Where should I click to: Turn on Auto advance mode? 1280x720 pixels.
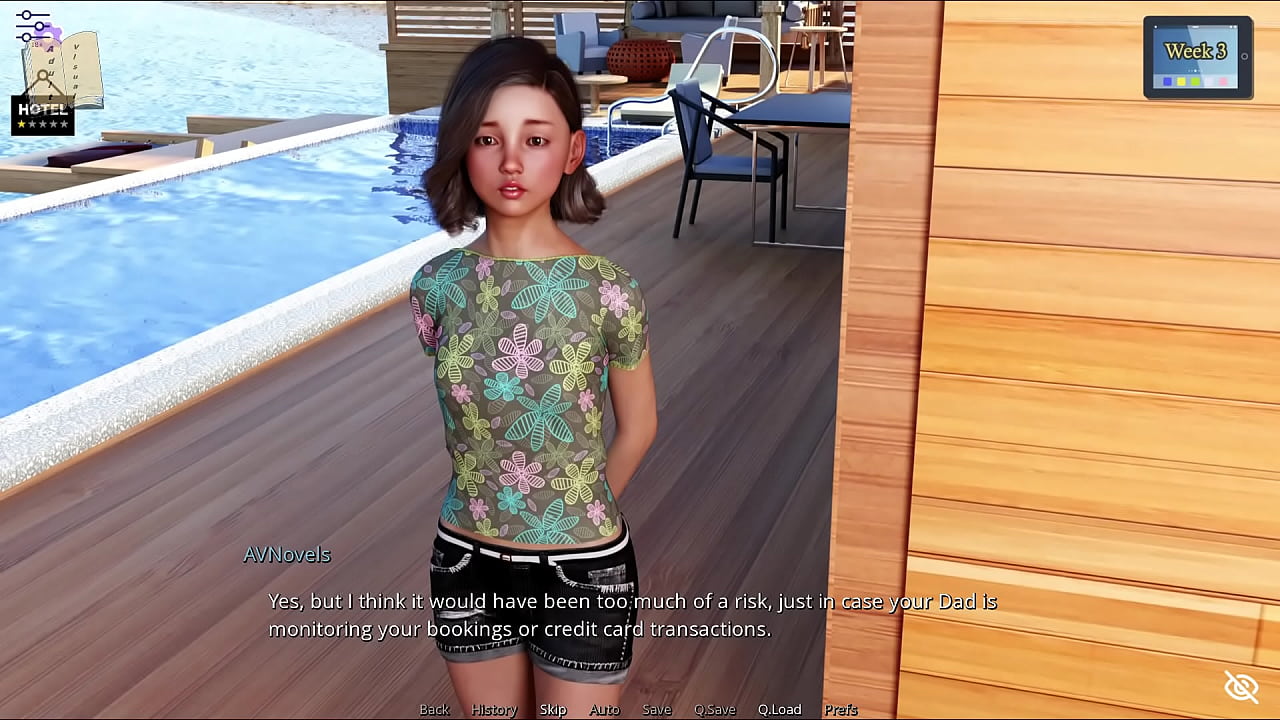(604, 709)
